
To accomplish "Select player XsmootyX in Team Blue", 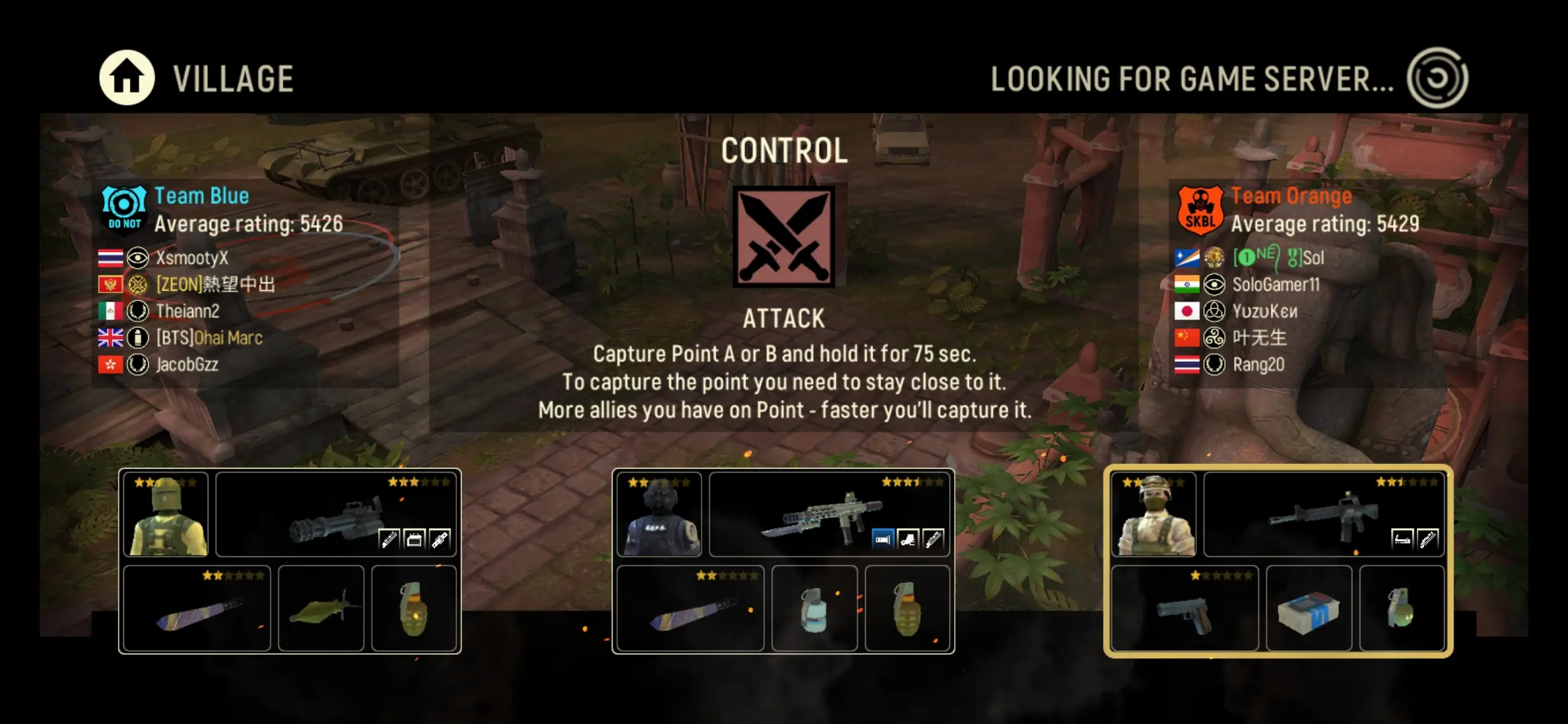I will coord(192,258).
